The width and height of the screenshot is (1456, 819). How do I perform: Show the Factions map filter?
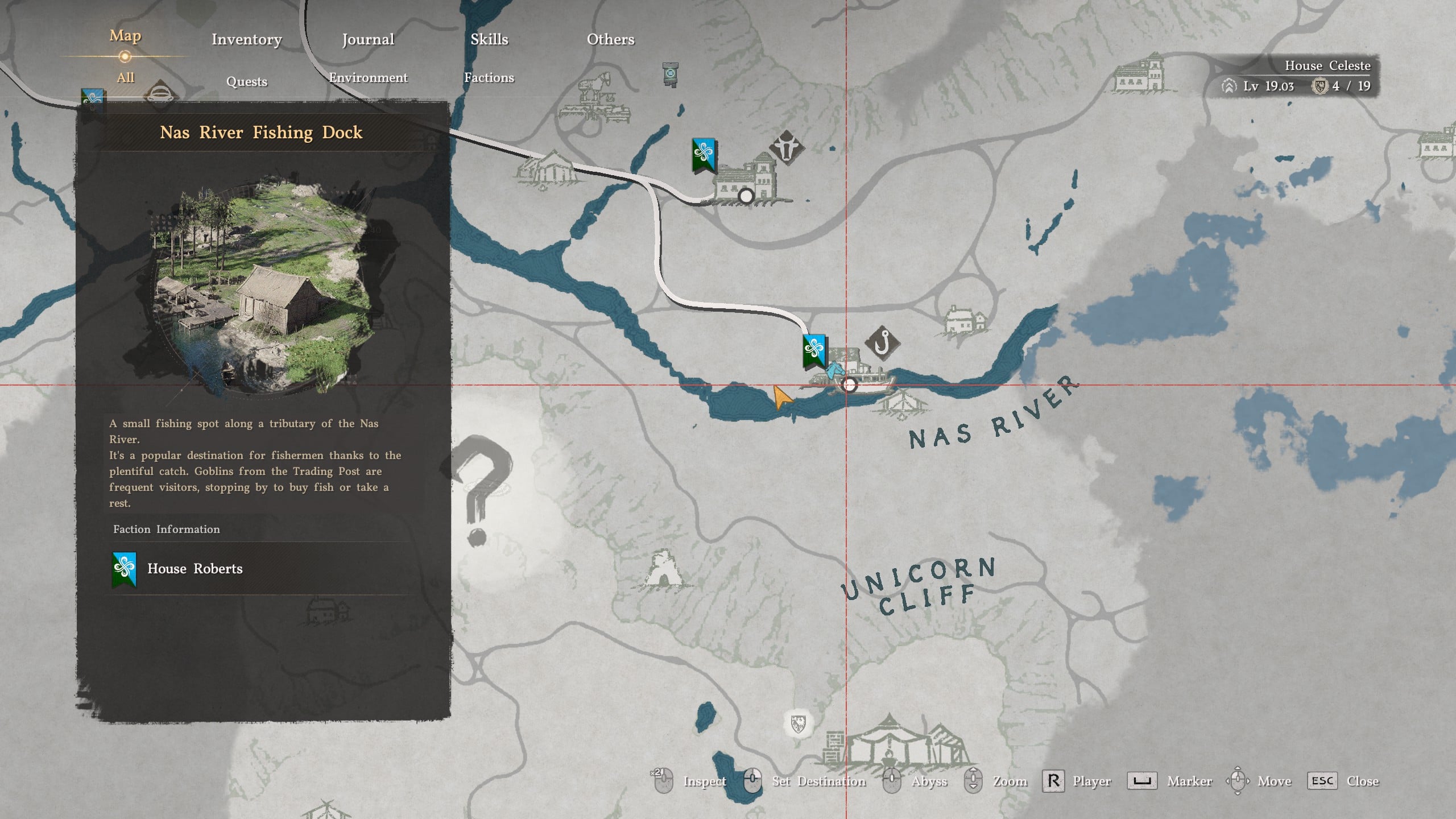[489, 77]
